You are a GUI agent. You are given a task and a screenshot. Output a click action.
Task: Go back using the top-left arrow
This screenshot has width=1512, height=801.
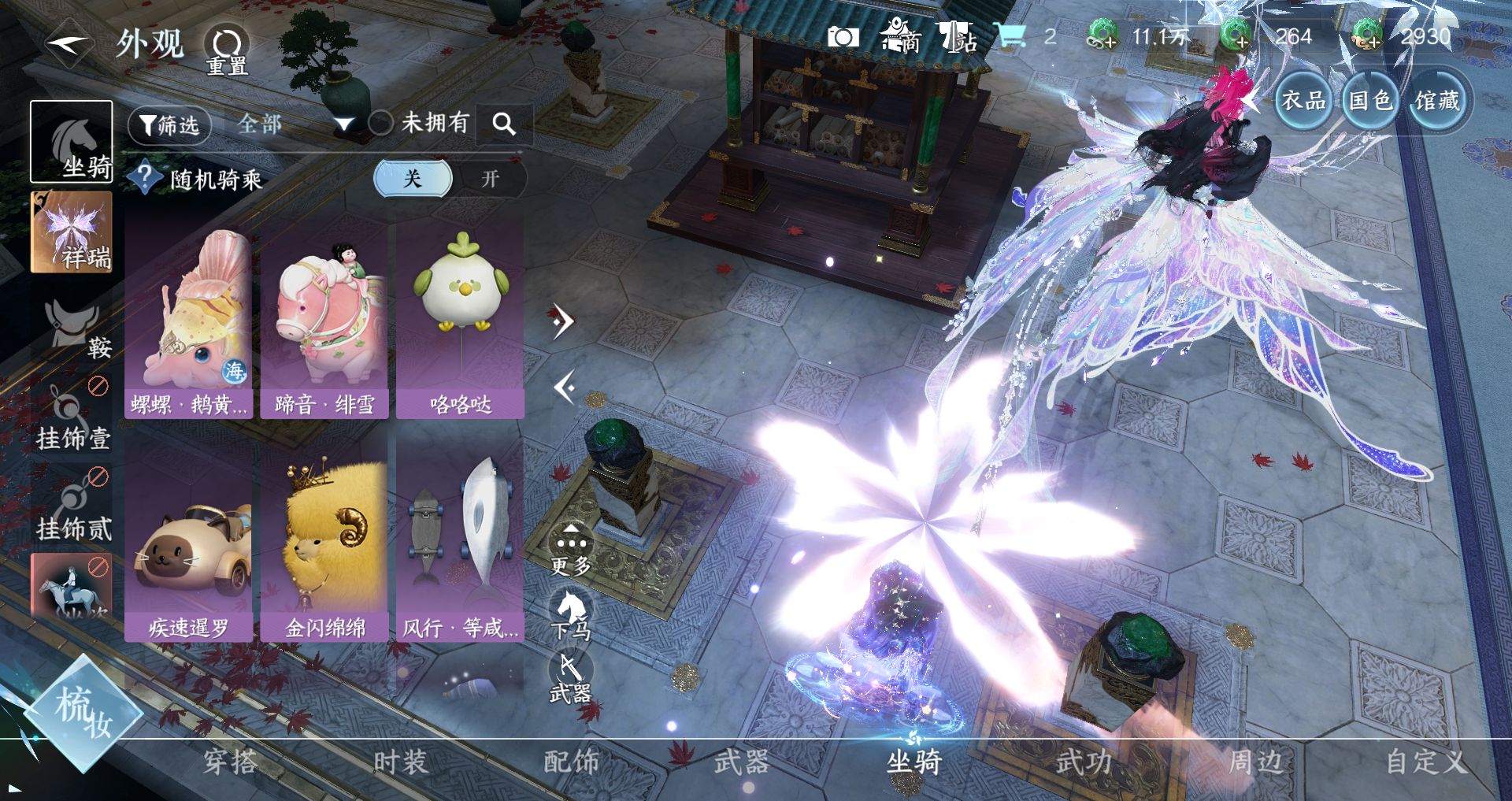coord(68,44)
